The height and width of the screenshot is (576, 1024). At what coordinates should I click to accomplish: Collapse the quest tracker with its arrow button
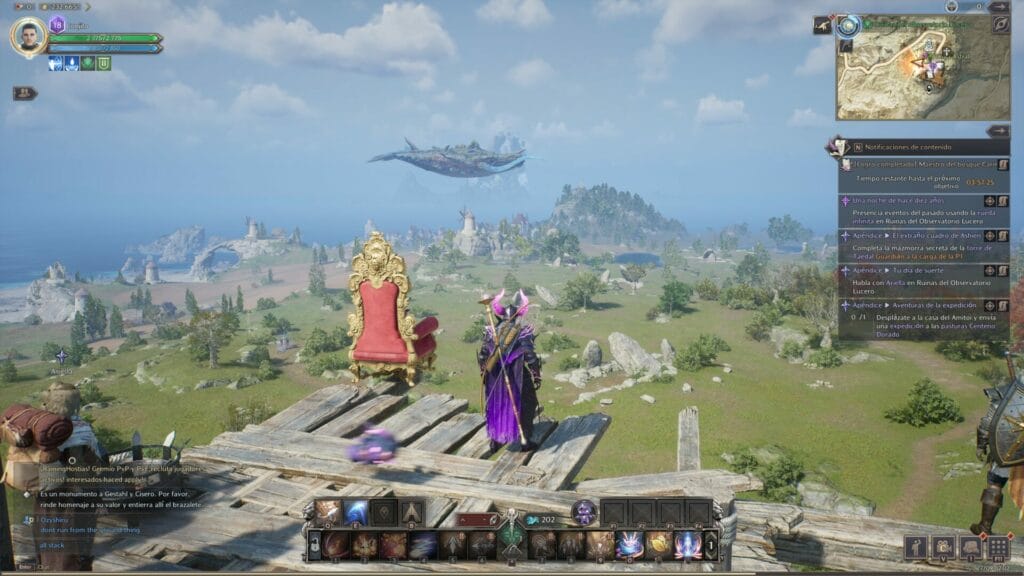997,131
